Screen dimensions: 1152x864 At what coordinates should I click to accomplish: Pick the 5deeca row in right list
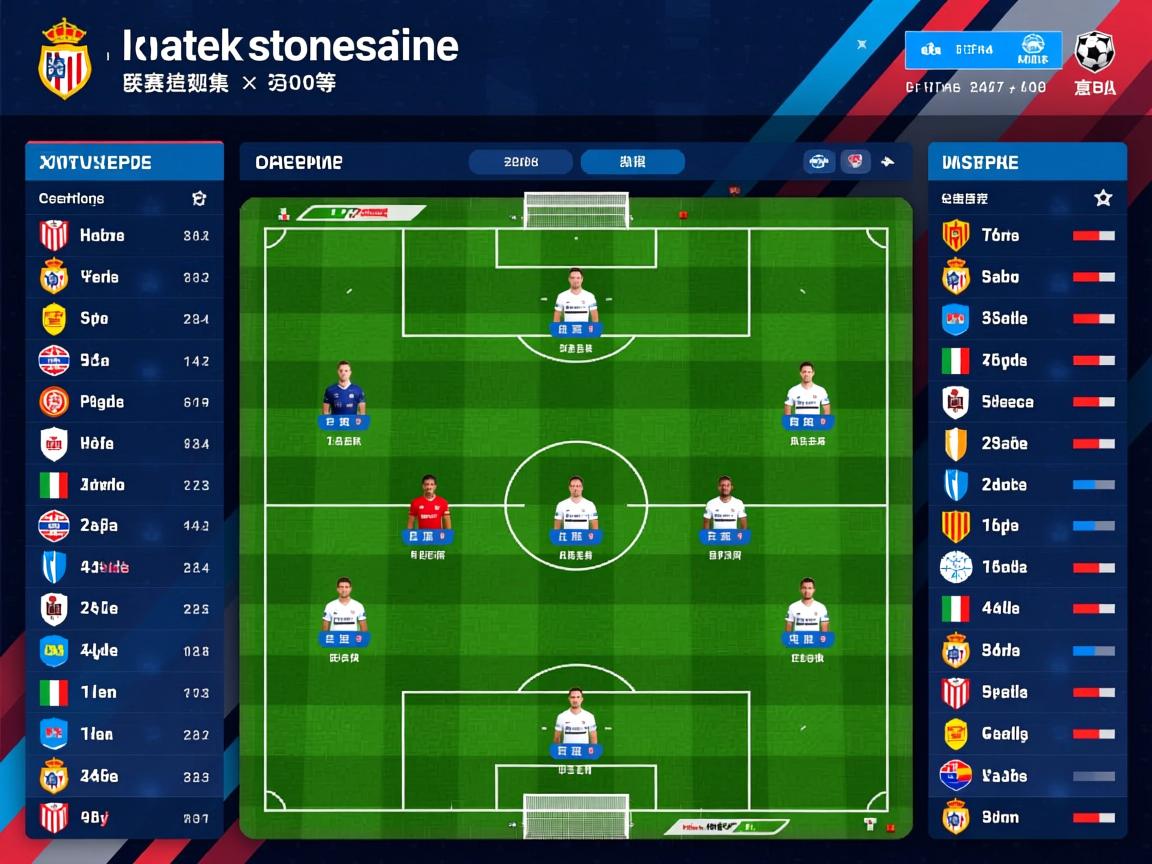click(x=1027, y=402)
